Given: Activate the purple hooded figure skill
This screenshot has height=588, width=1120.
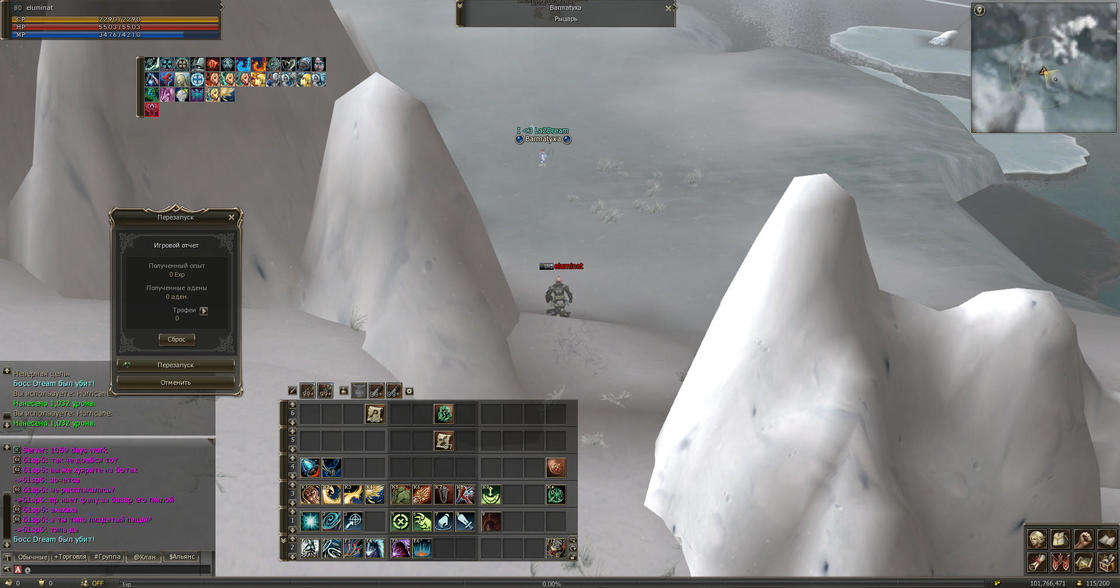Looking at the screenshot, I should click(x=400, y=548).
